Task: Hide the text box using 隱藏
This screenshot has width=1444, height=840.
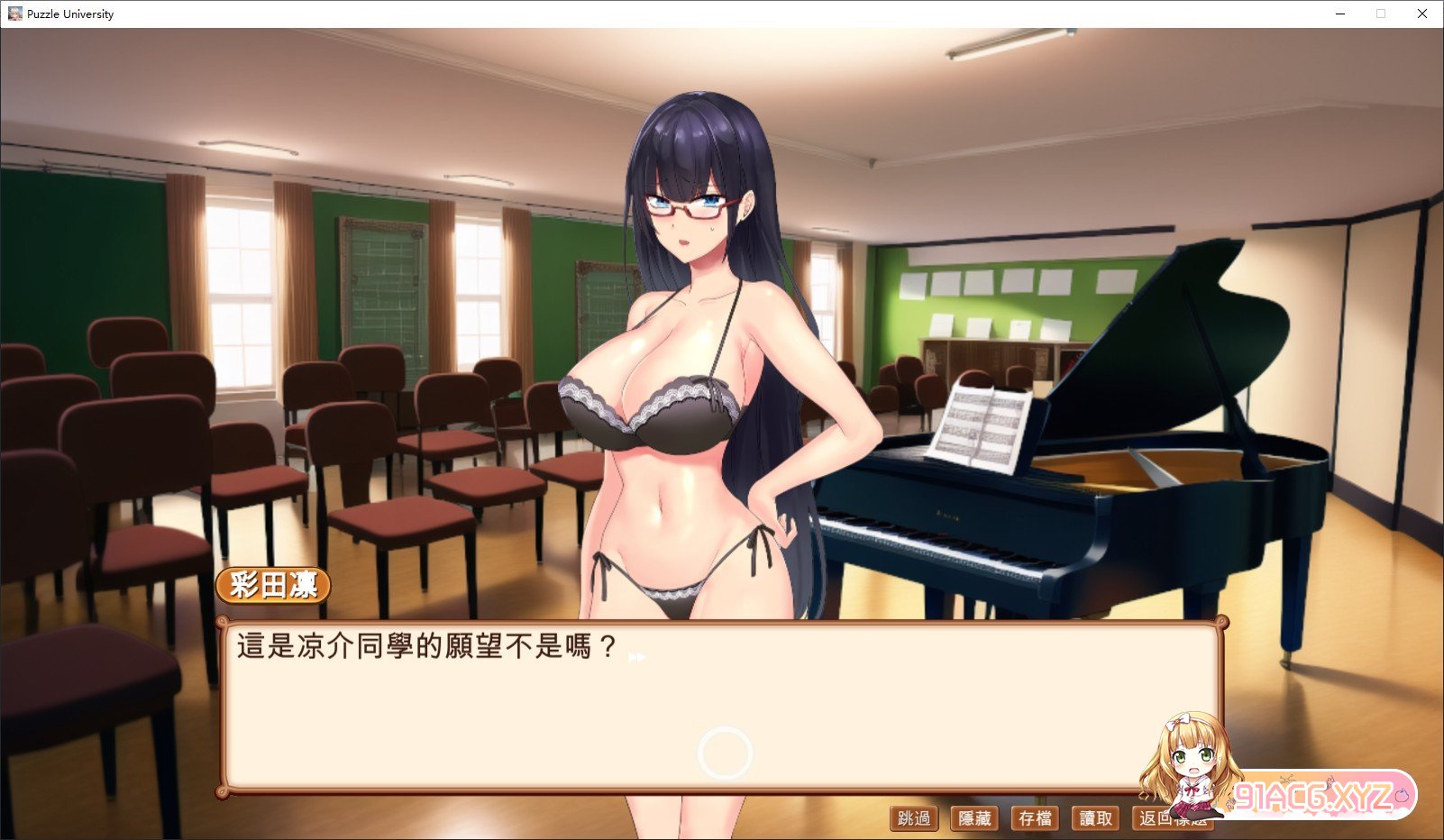Action: tap(974, 818)
